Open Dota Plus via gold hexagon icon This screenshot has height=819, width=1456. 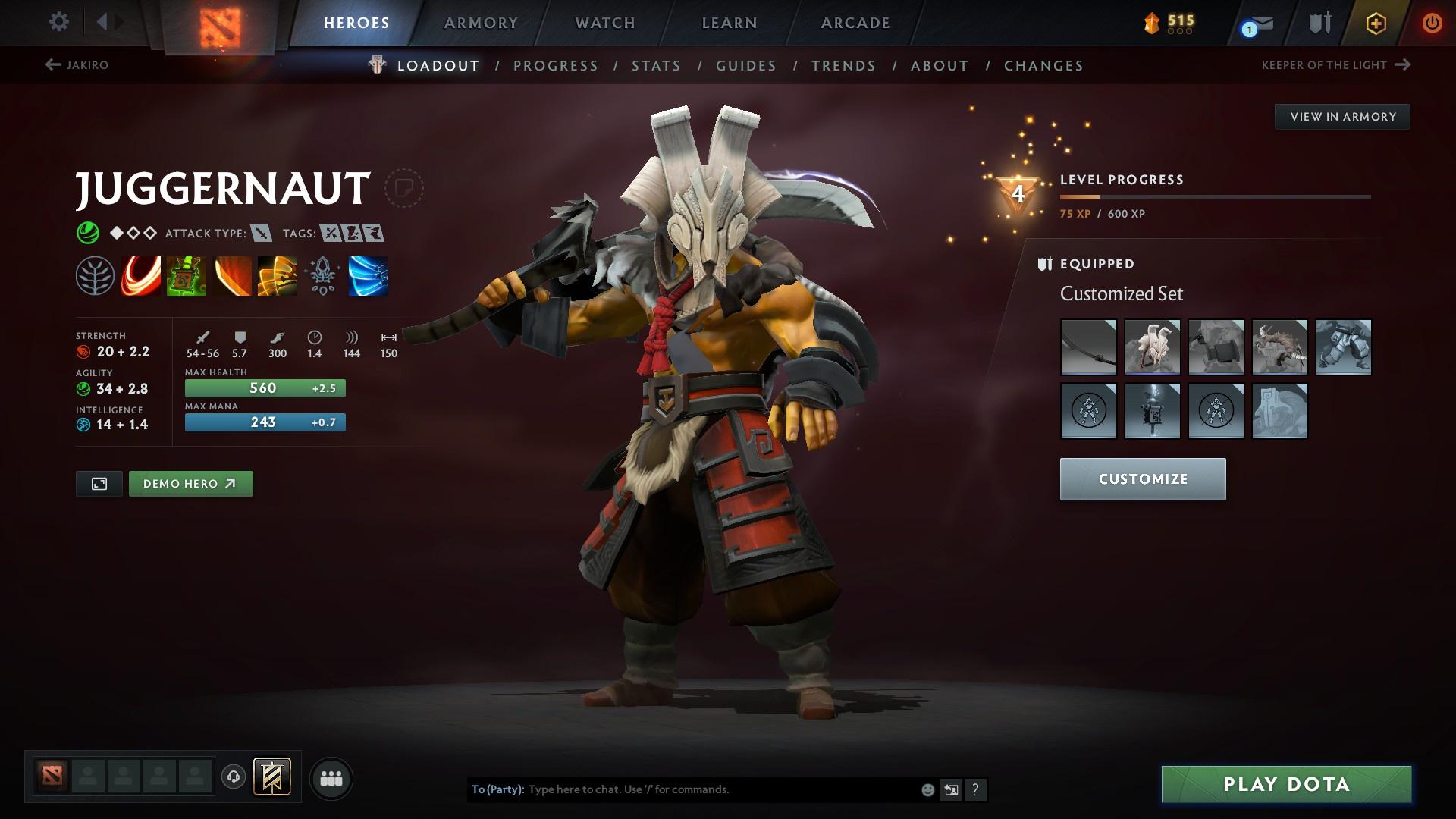[1375, 22]
